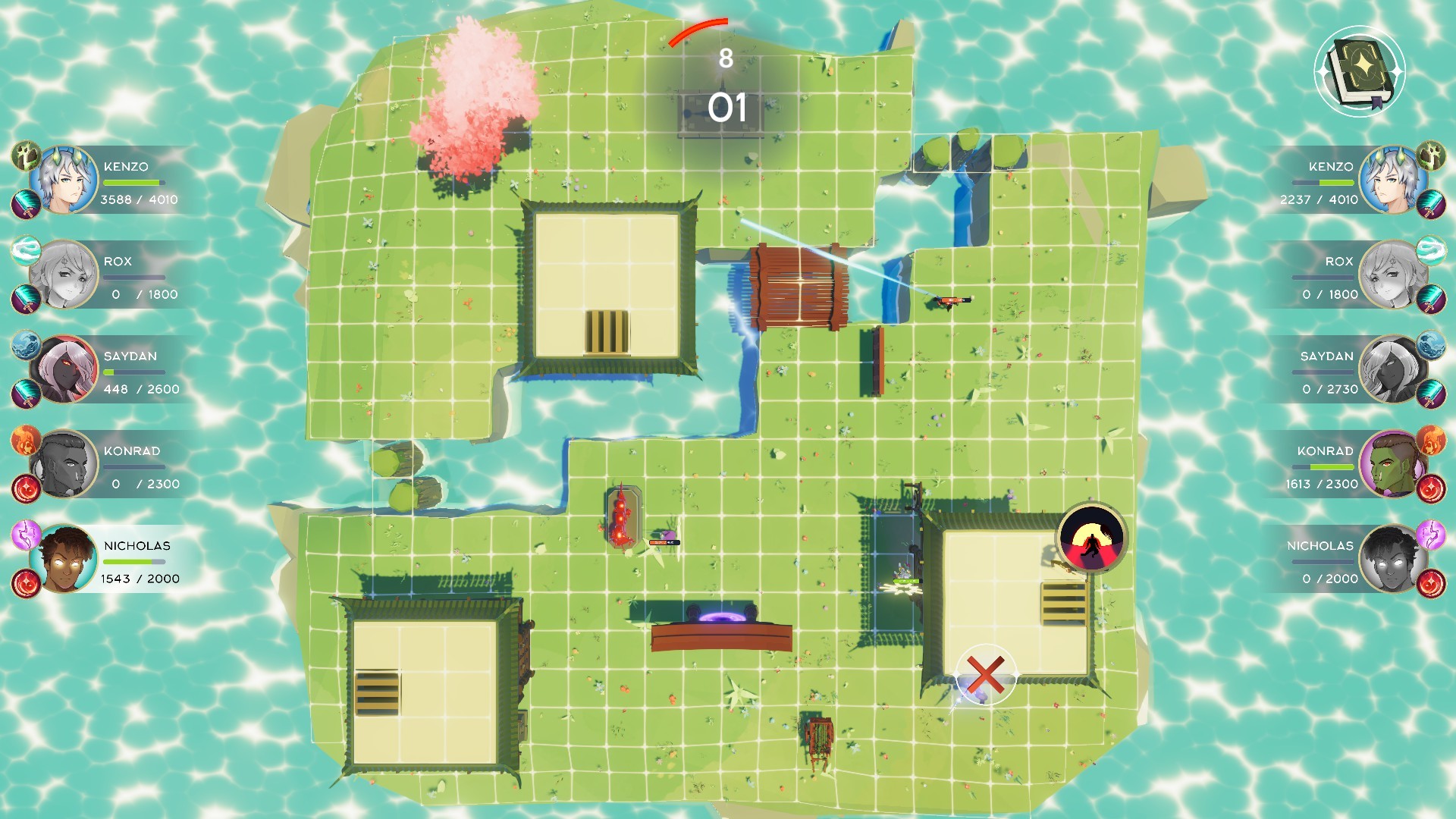Select Kenzo's nature element icon on the left
Viewport: 1456px width, 819px height.
pos(24,155)
